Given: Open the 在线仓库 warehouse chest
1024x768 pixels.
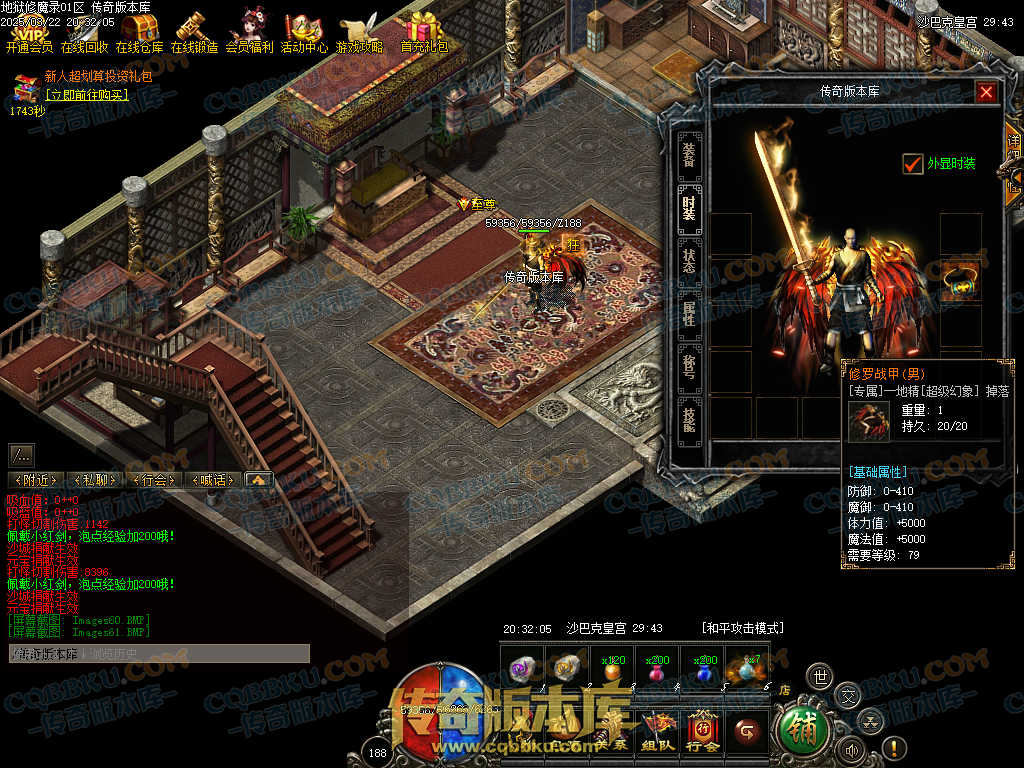Looking at the screenshot, I should pyautogui.click(x=139, y=31).
